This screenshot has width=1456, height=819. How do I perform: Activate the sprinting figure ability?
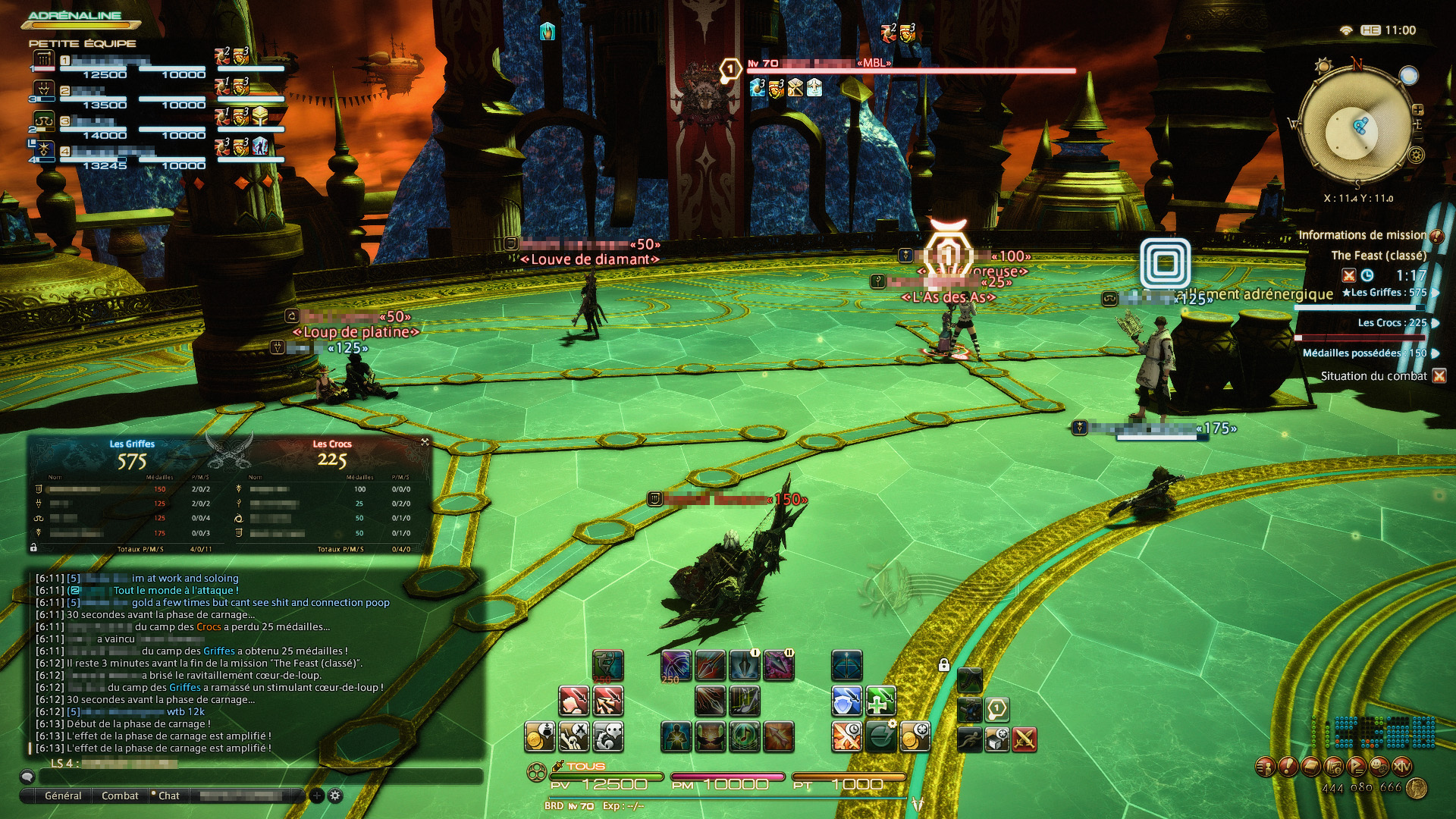969,739
